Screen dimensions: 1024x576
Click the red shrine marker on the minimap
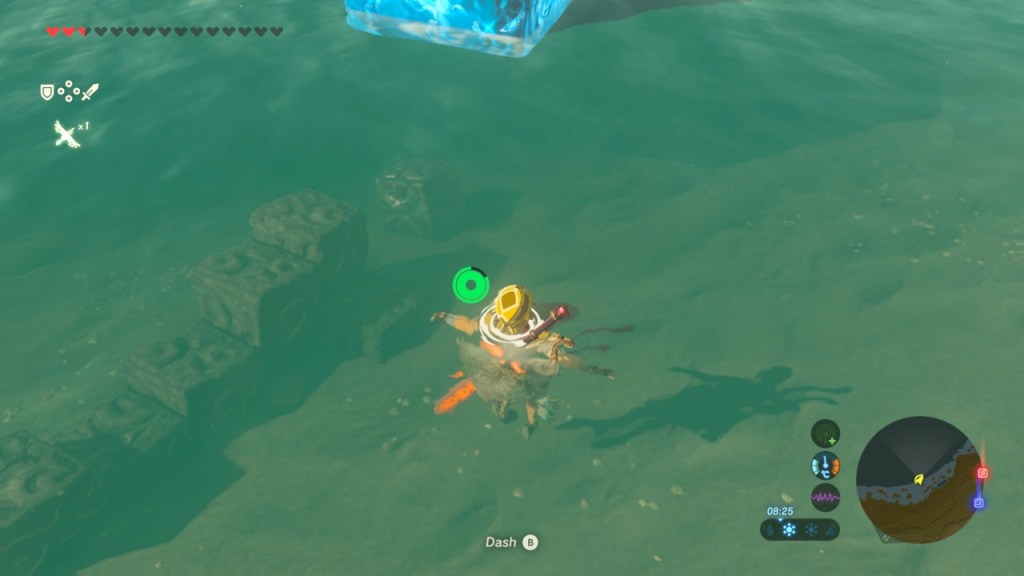[982, 473]
